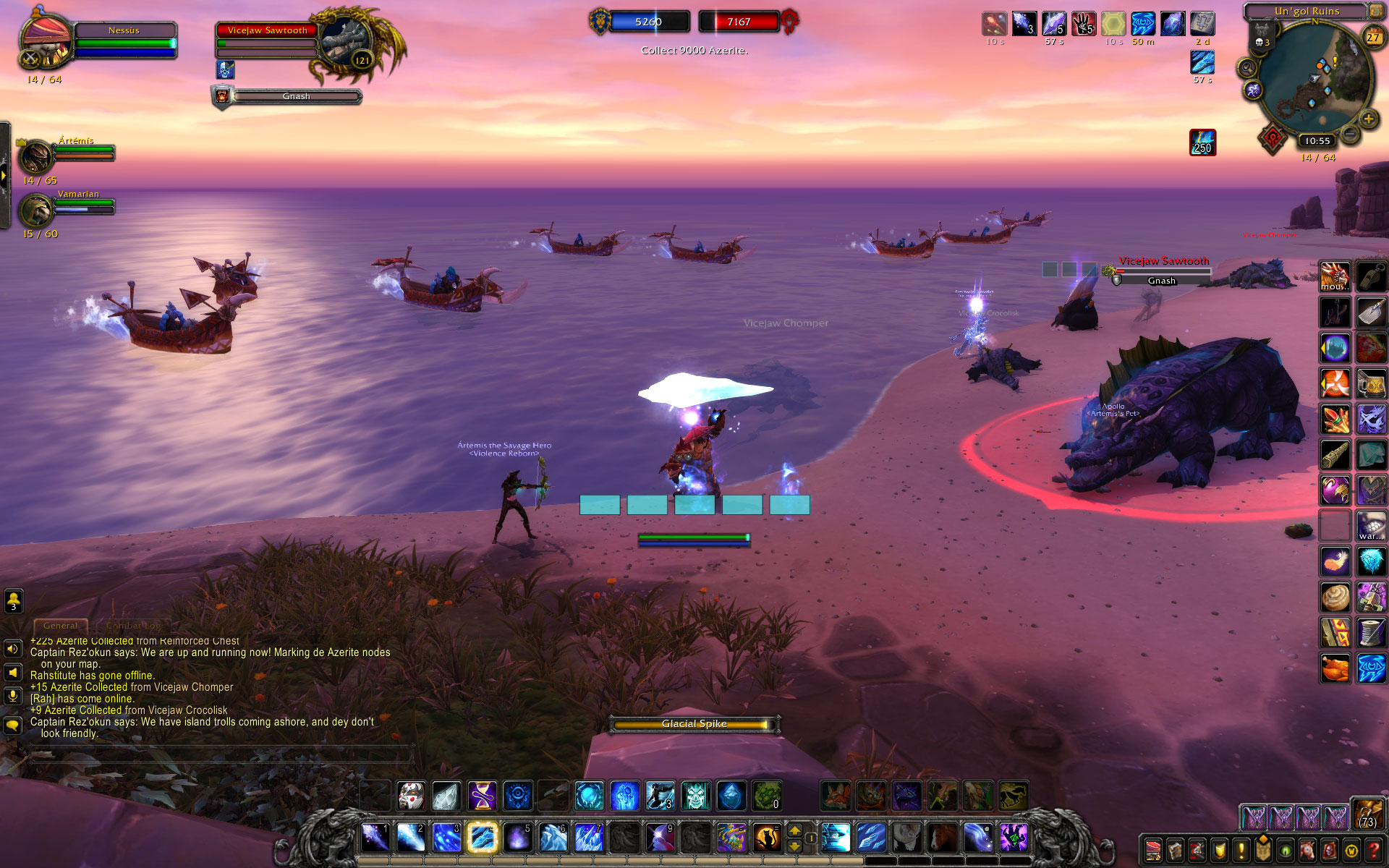
Task: Open the mounts collection horse micro button
Action: point(1307,850)
